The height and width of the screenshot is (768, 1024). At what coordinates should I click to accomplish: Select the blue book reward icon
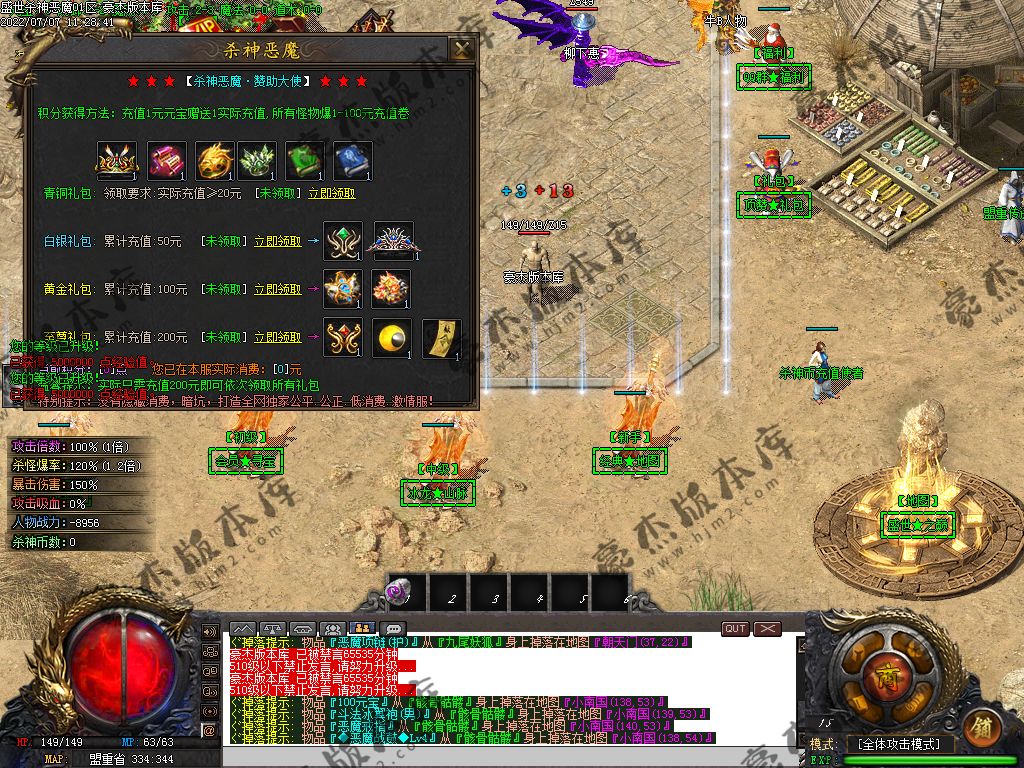pyautogui.click(x=352, y=160)
